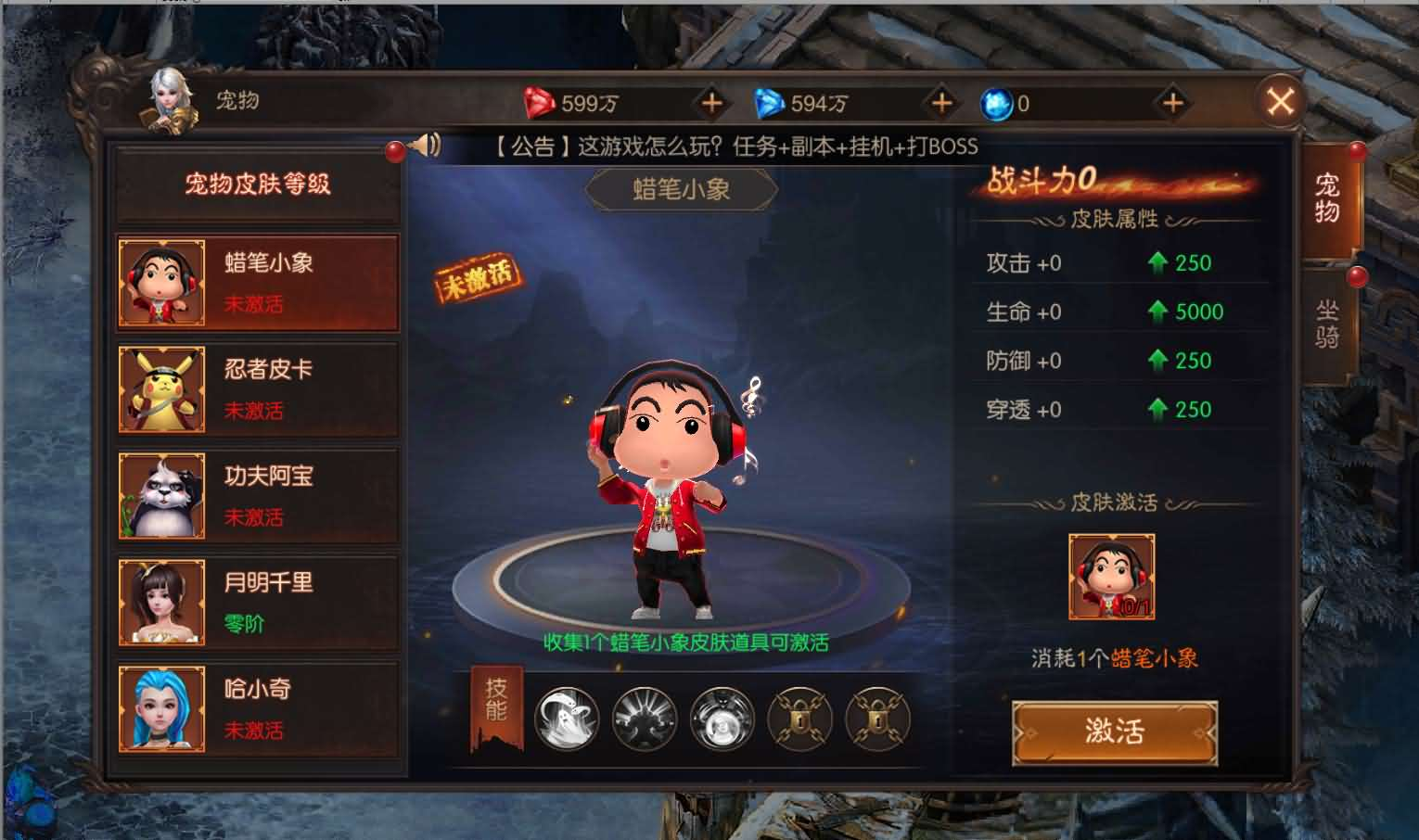Image resolution: width=1419 pixels, height=840 pixels.
Task: Select the 蜡笔小象 pet in the list
Action: click(258, 283)
